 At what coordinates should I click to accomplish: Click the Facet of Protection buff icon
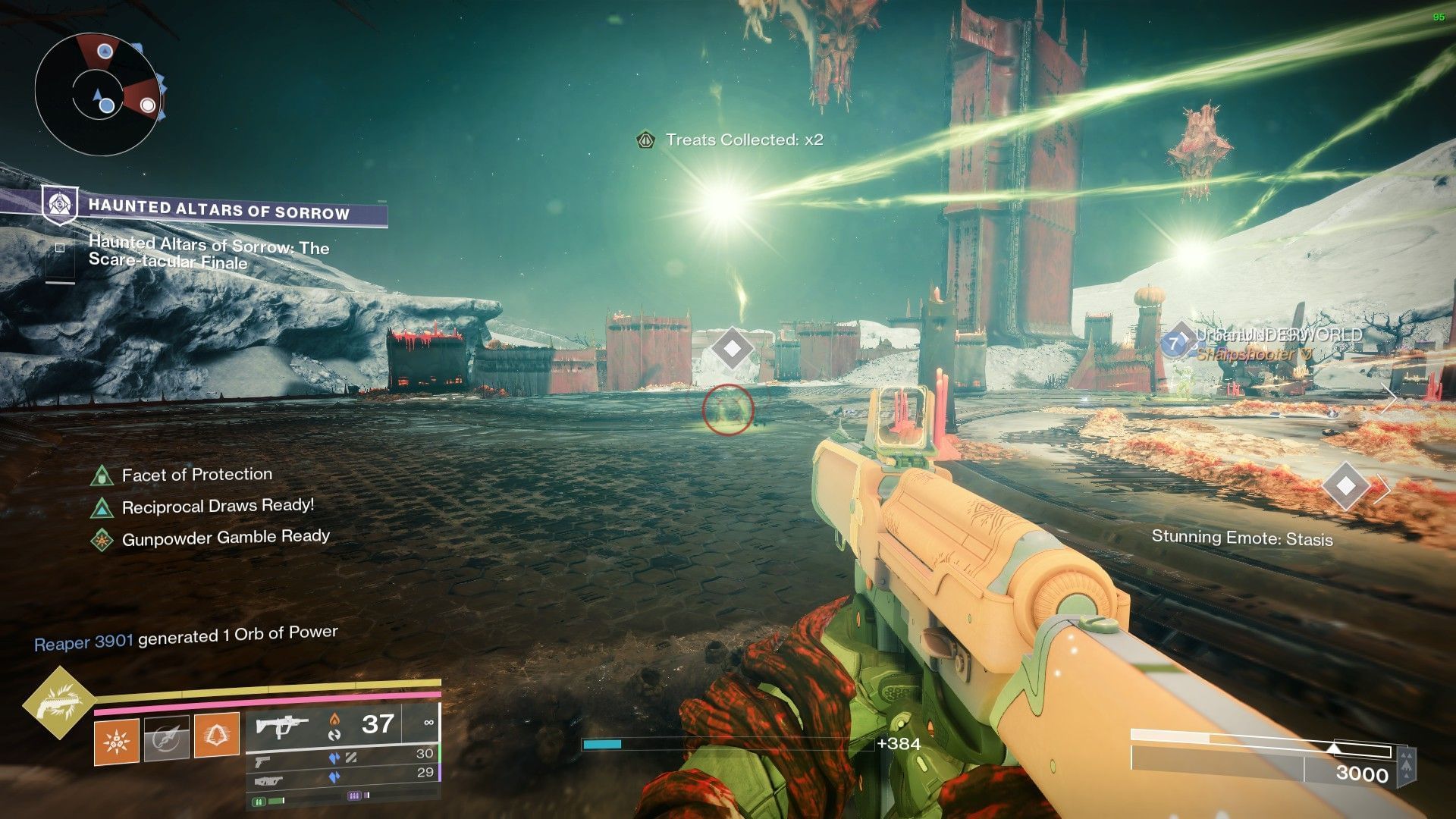[x=102, y=476]
